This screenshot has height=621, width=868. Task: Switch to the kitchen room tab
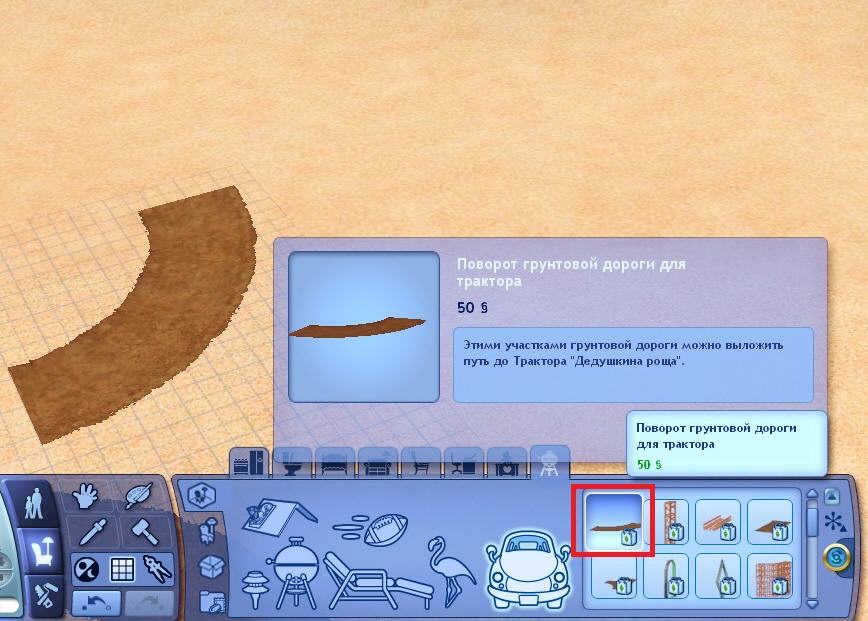tap(246, 464)
